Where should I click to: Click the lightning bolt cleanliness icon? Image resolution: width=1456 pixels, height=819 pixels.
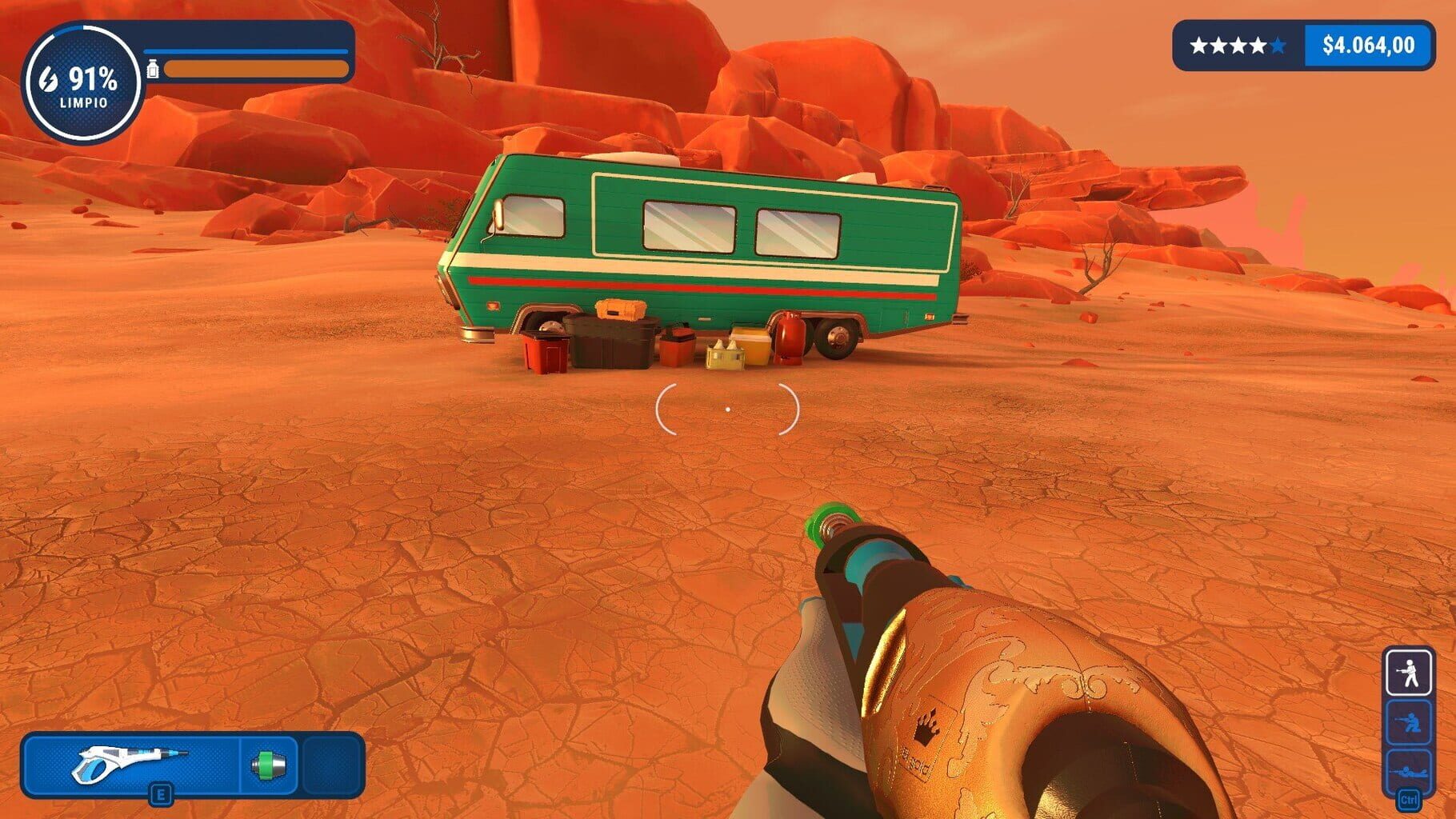pos(48,80)
